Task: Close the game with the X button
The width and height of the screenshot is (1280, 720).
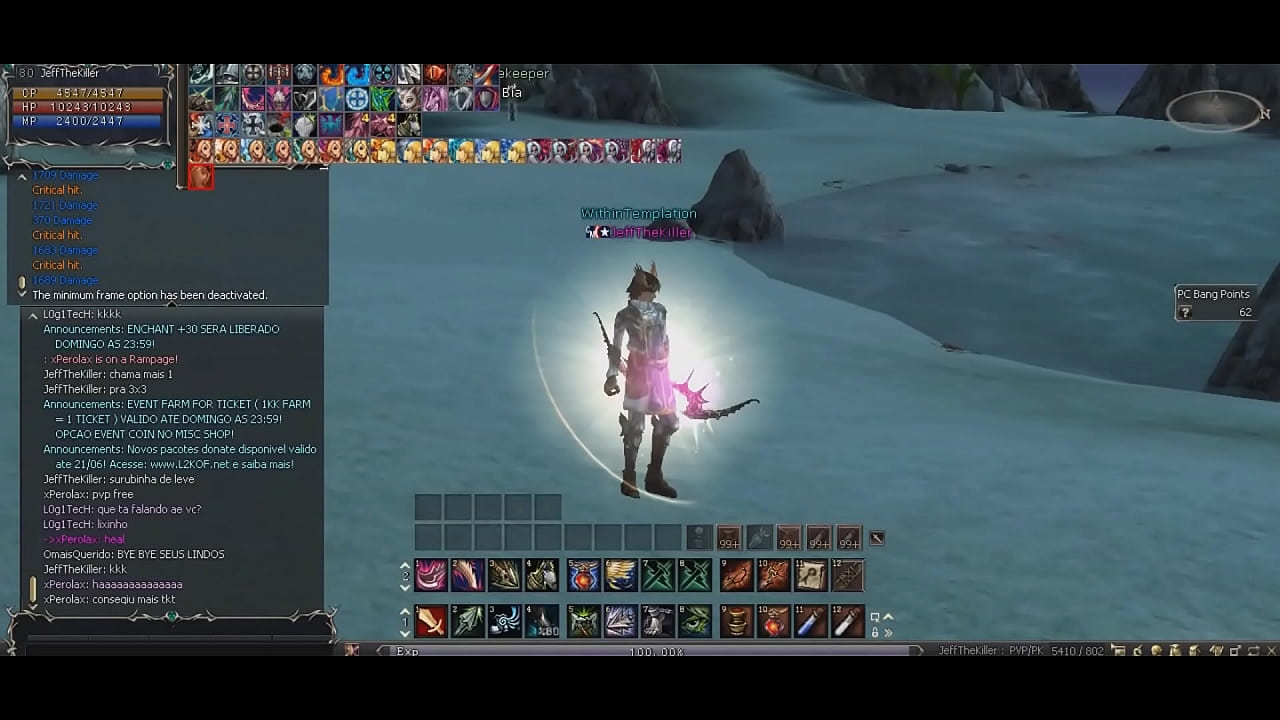Action: (1271, 651)
